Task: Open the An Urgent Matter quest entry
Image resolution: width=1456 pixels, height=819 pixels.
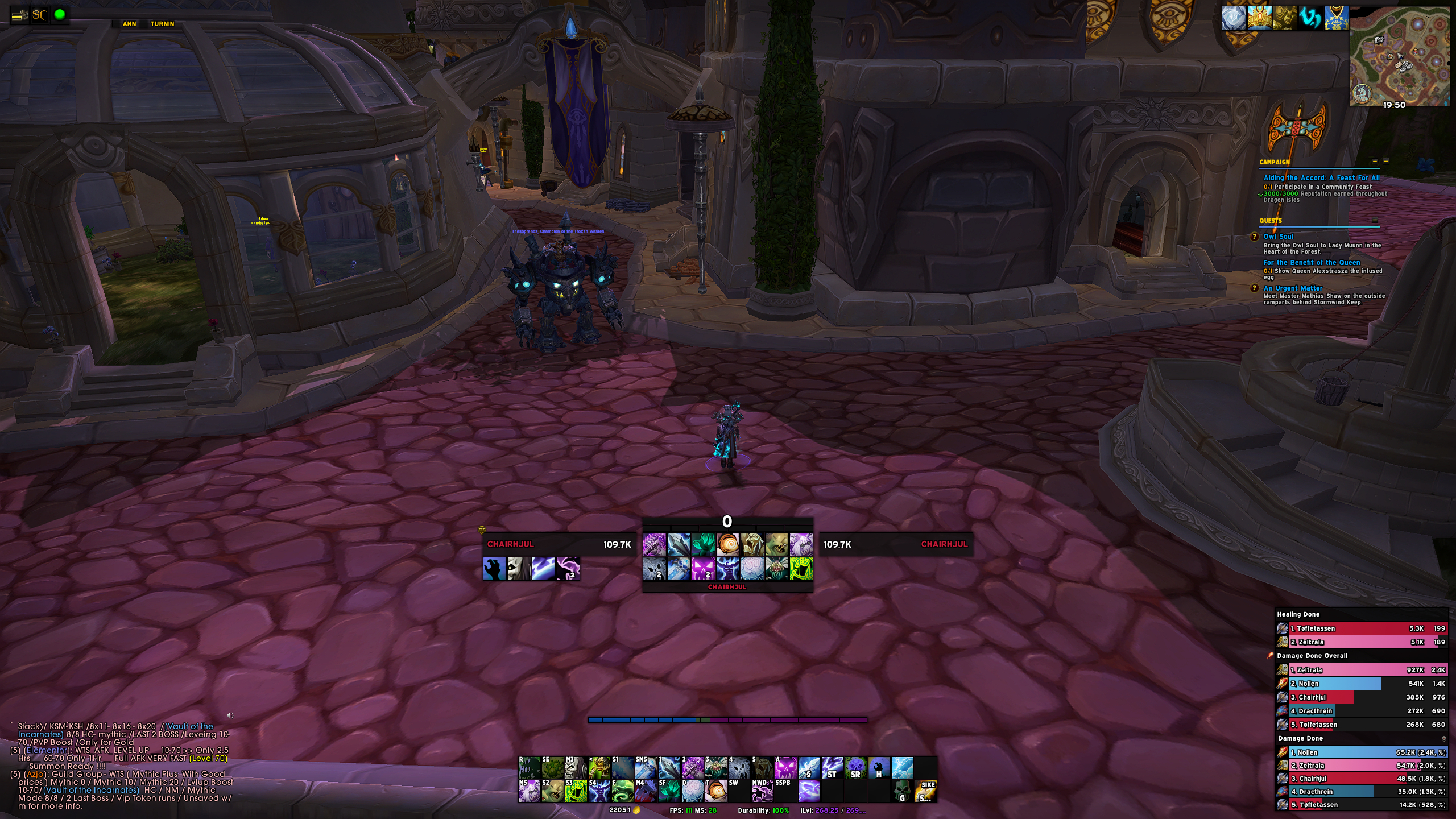Action: click(1293, 288)
